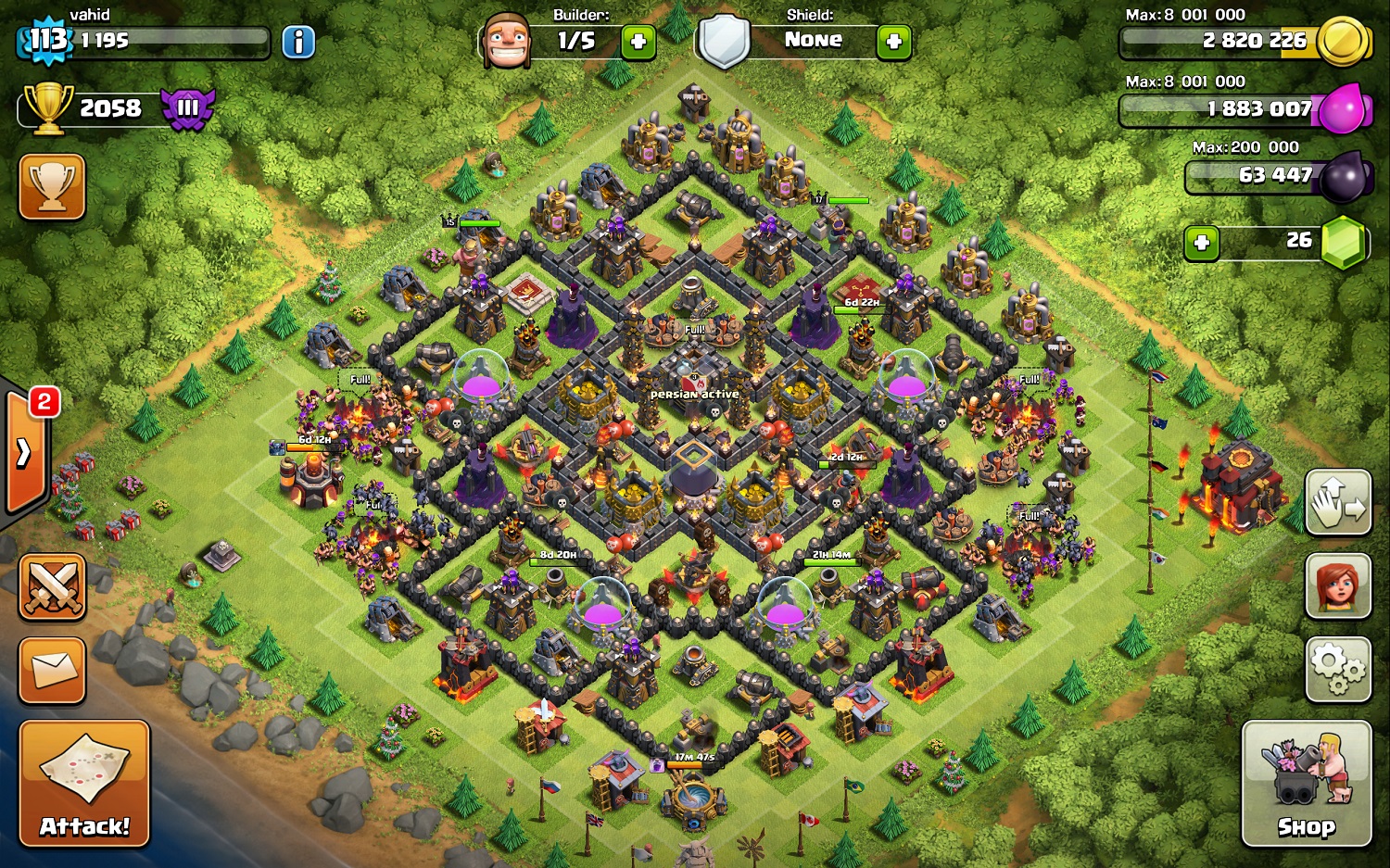This screenshot has height=868, width=1390.
Task: Activate a shield using its plus button
Action: (x=892, y=42)
